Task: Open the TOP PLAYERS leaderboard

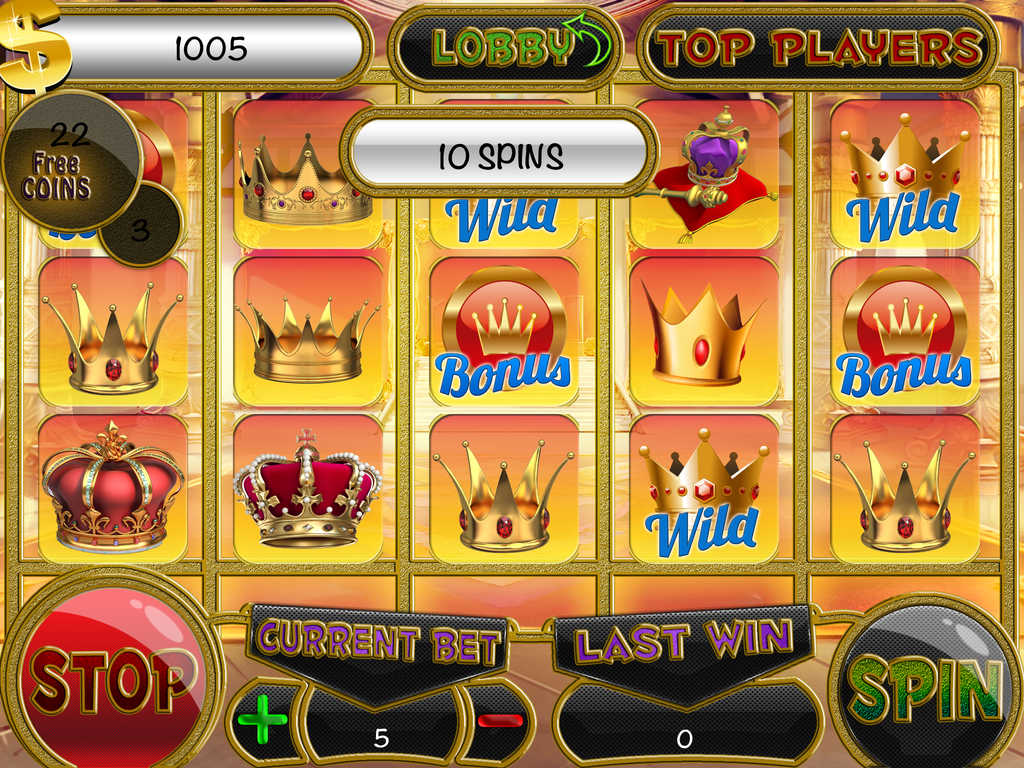Action: tap(818, 47)
